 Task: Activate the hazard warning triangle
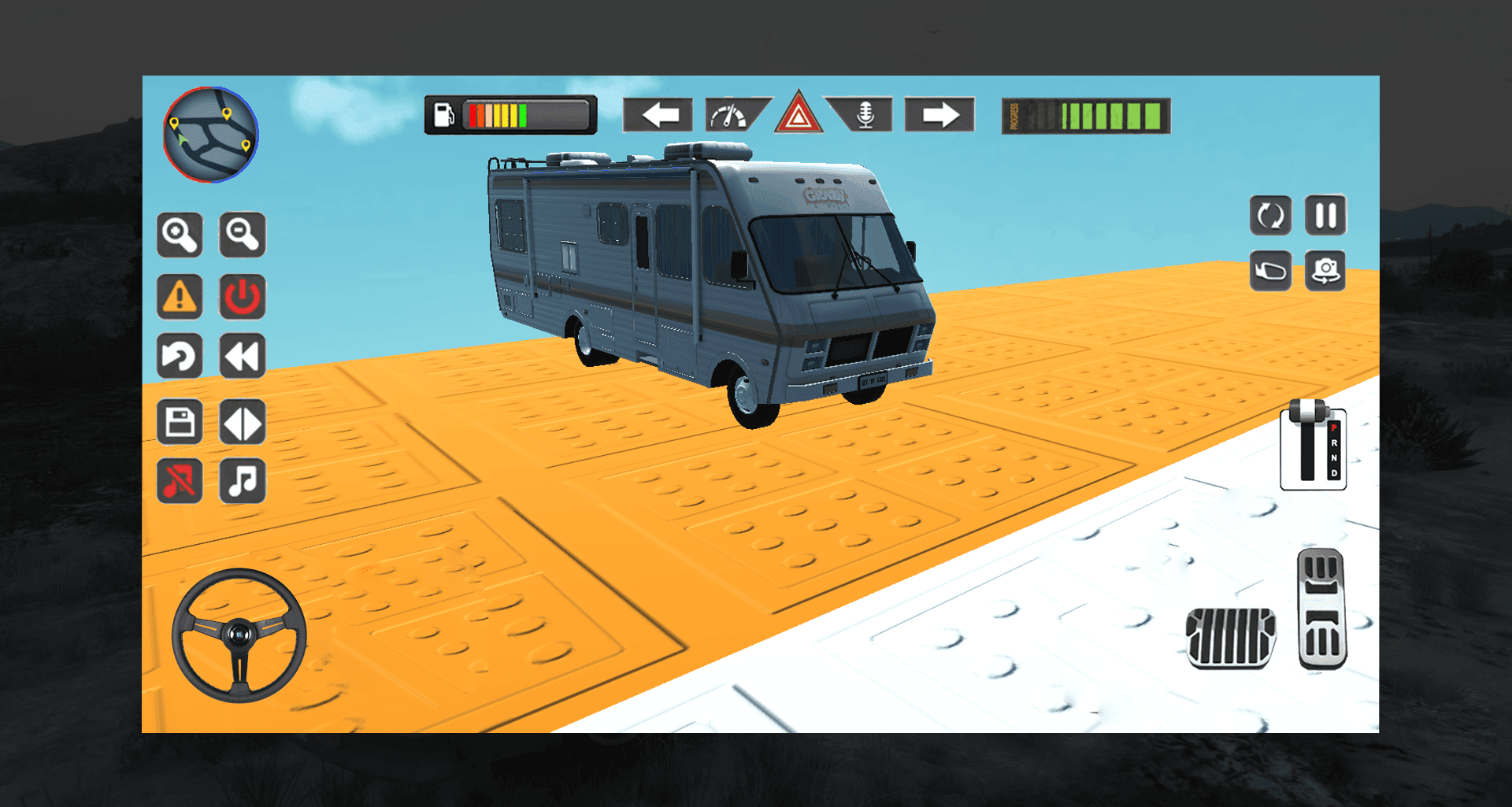pos(798,115)
